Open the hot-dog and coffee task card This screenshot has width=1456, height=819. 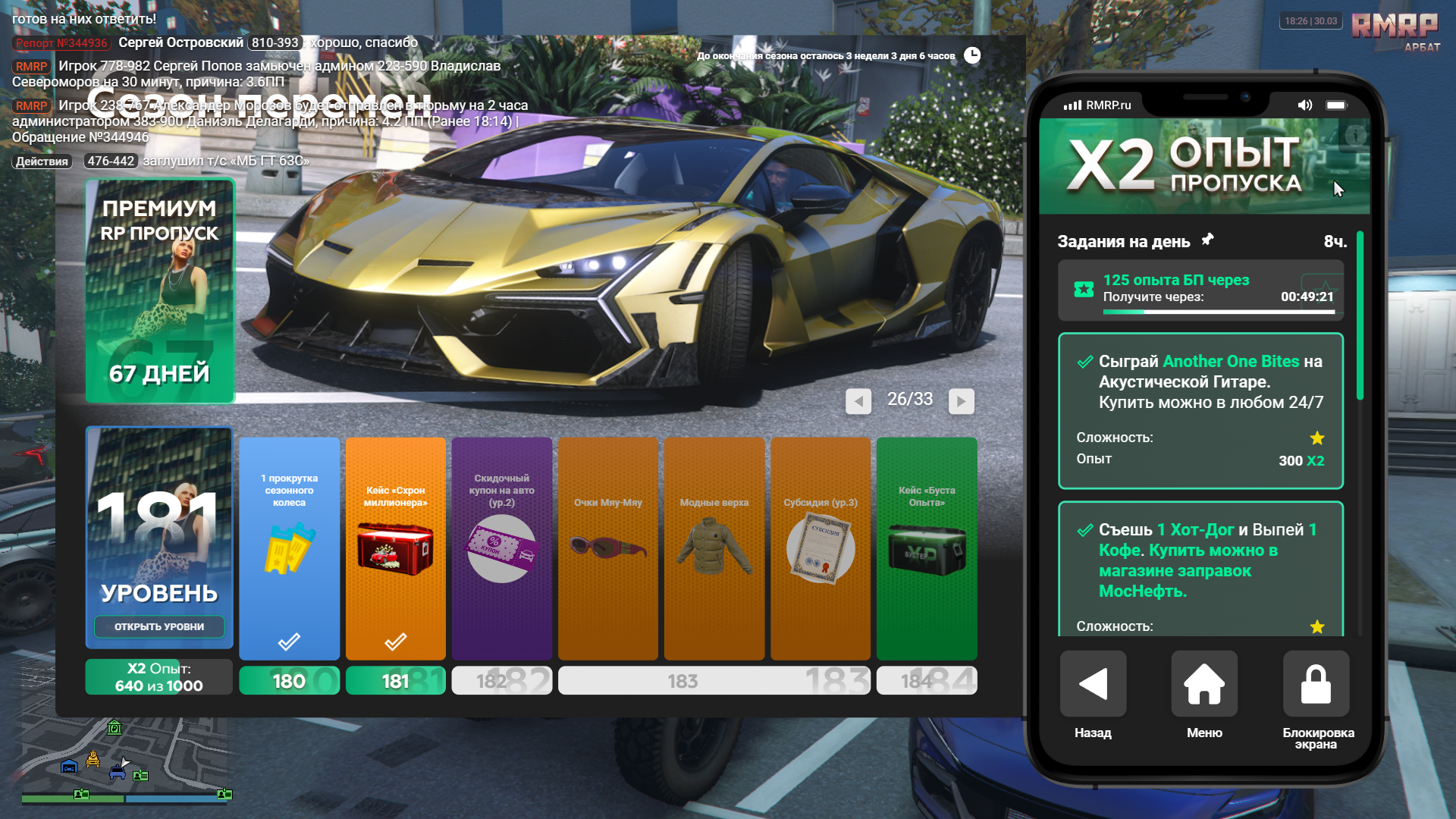coord(1200,569)
